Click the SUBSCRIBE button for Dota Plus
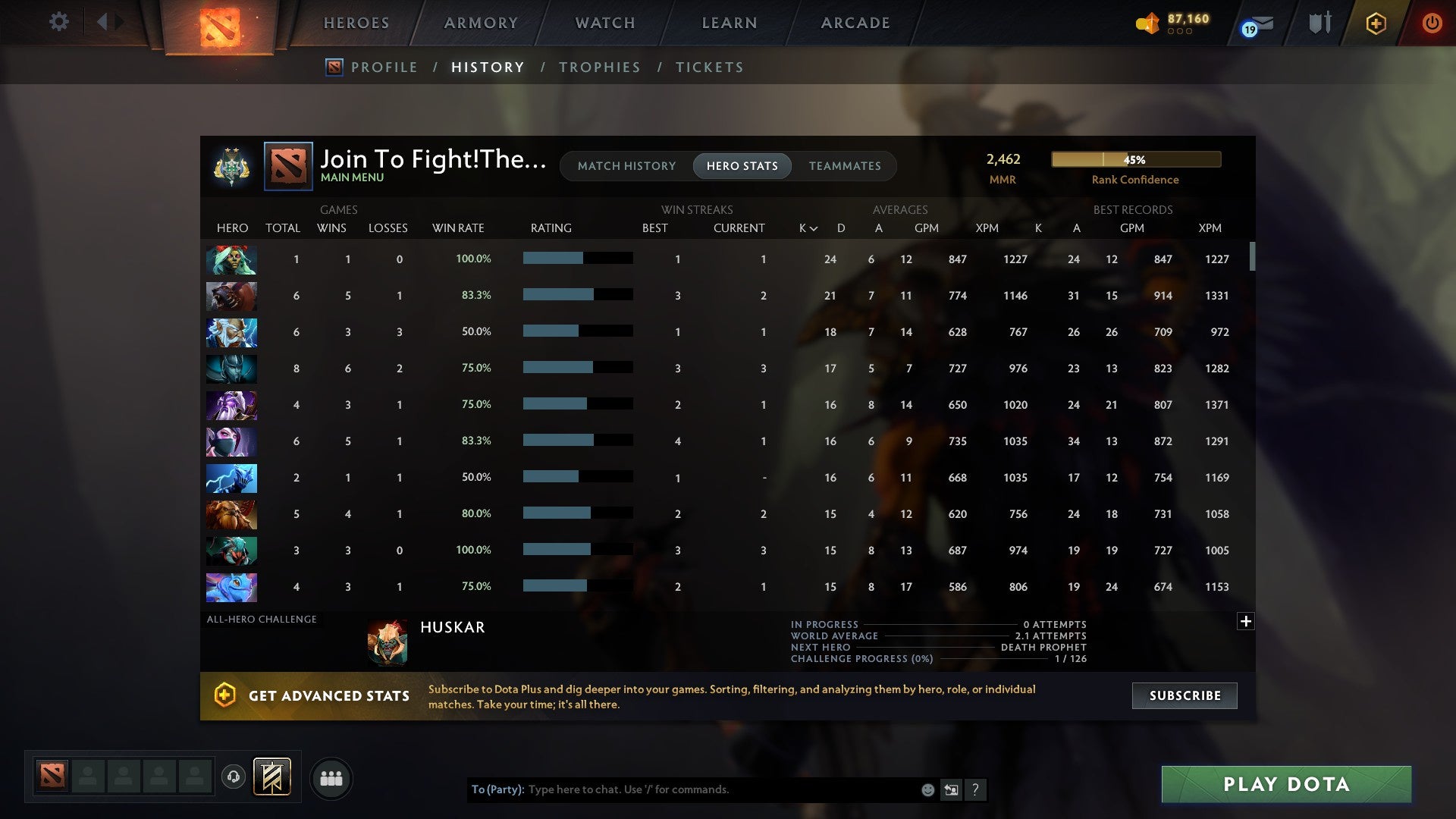Image resolution: width=1456 pixels, height=819 pixels. 1184,695
